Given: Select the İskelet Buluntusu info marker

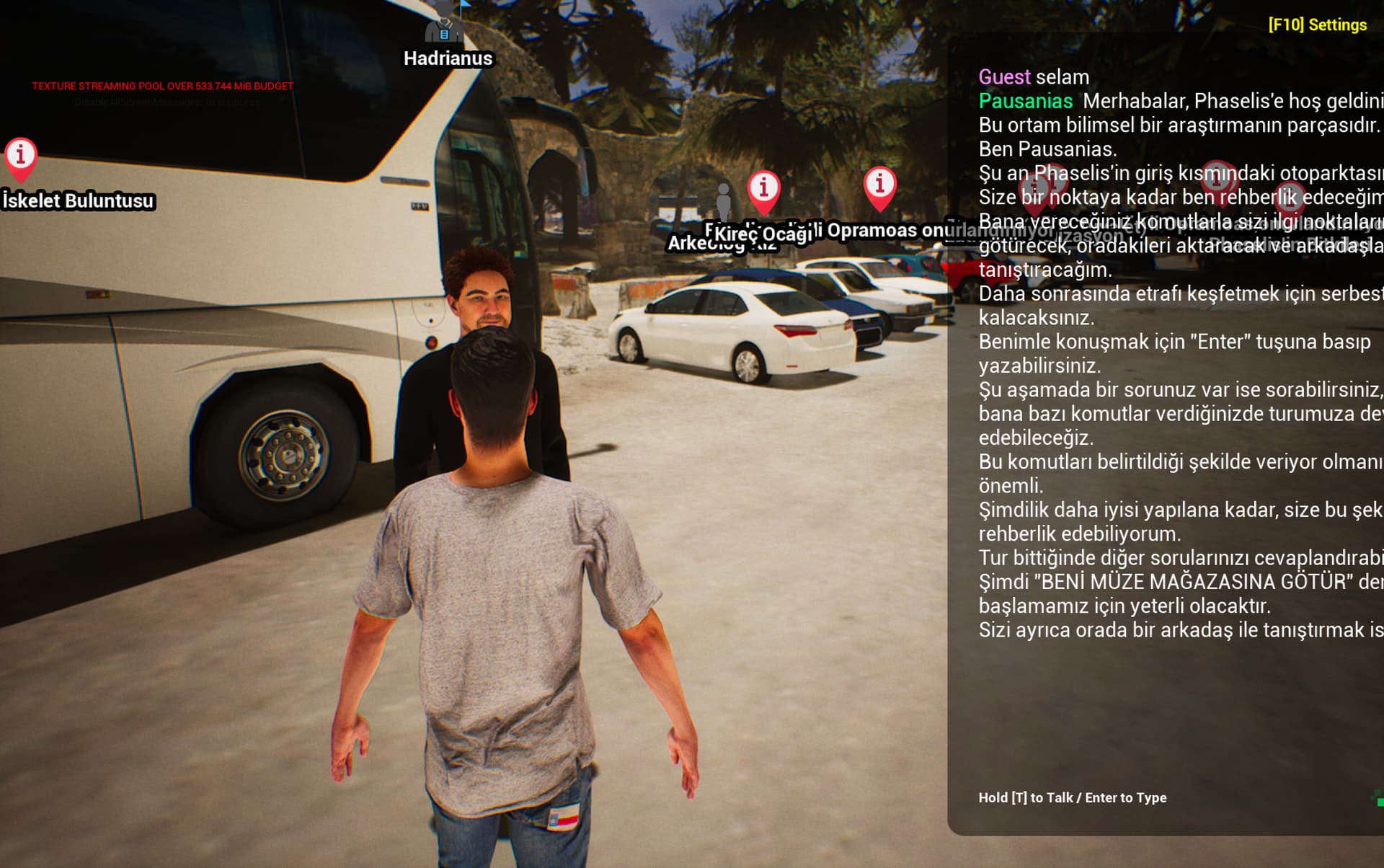Looking at the screenshot, I should pyautogui.click(x=20, y=156).
